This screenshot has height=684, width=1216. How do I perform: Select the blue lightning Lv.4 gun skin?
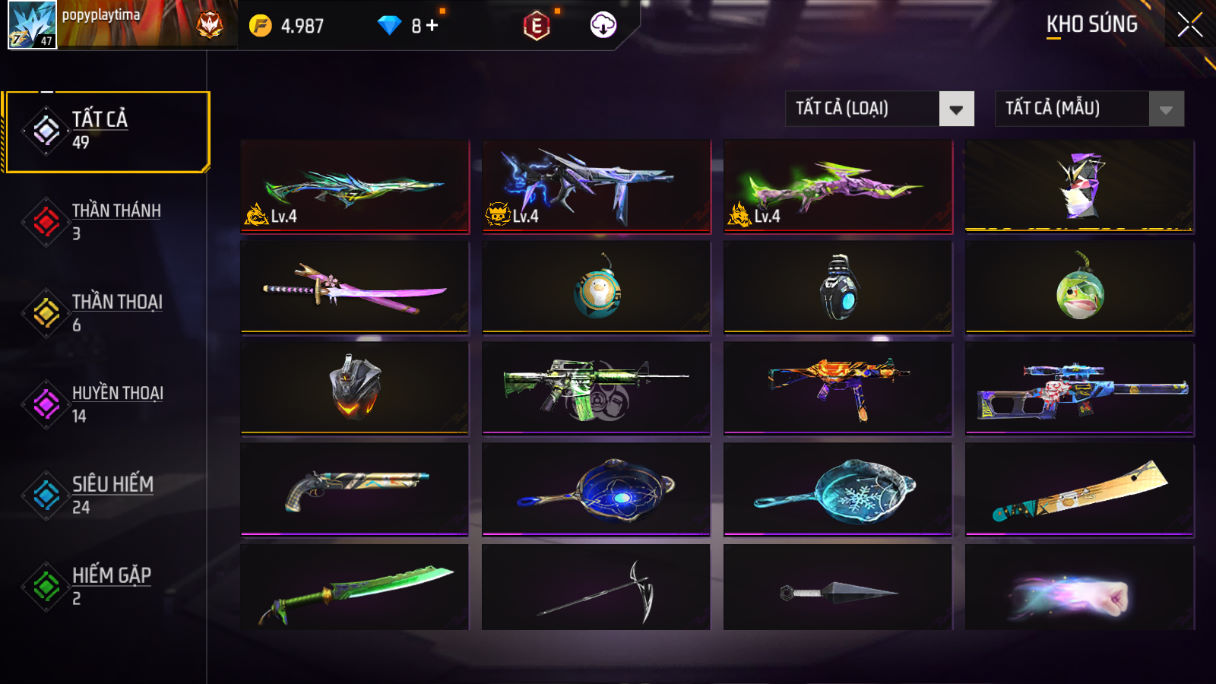click(596, 186)
